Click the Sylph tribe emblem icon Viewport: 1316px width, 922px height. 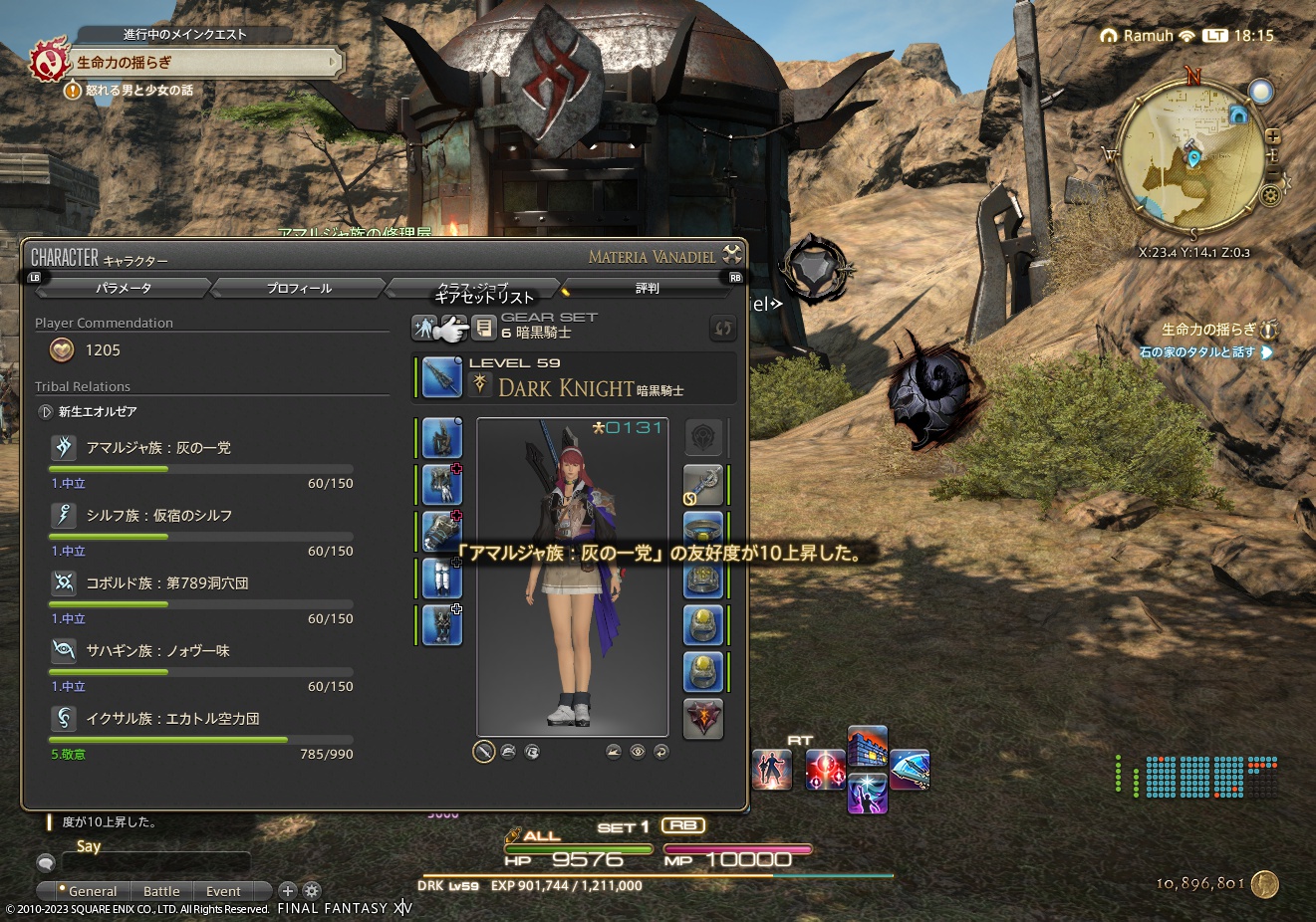(x=64, y=515)
